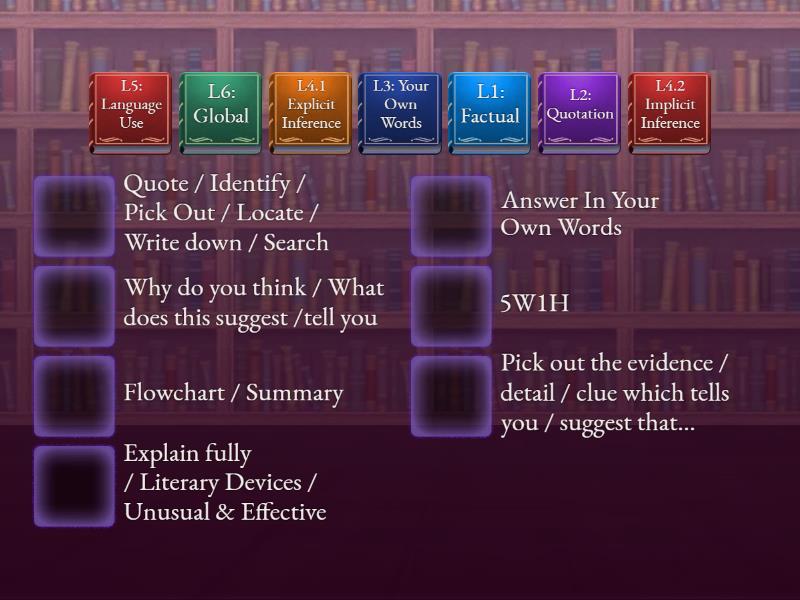
Task: Grab the L3: Your Own Words book
Action: coord(400,113)
